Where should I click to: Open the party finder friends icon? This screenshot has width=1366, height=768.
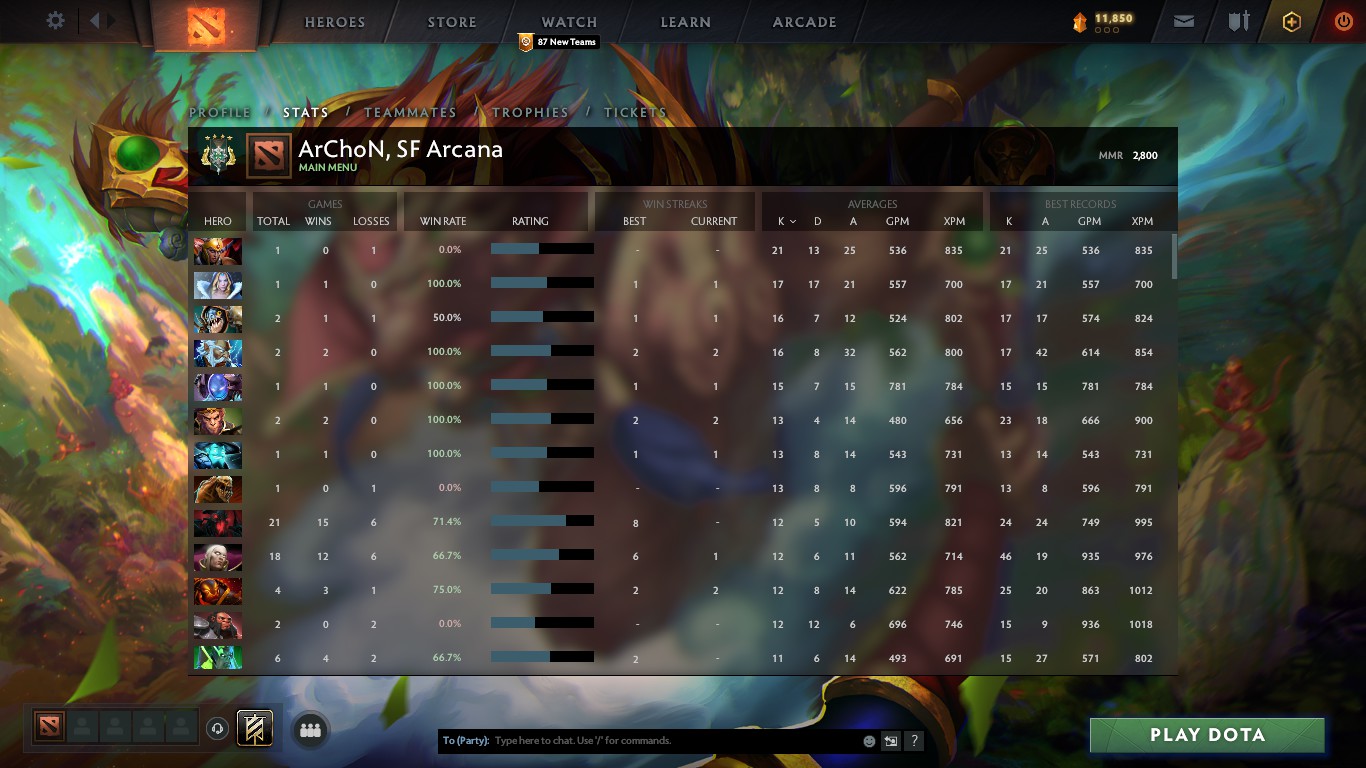(x=310, y=730)
